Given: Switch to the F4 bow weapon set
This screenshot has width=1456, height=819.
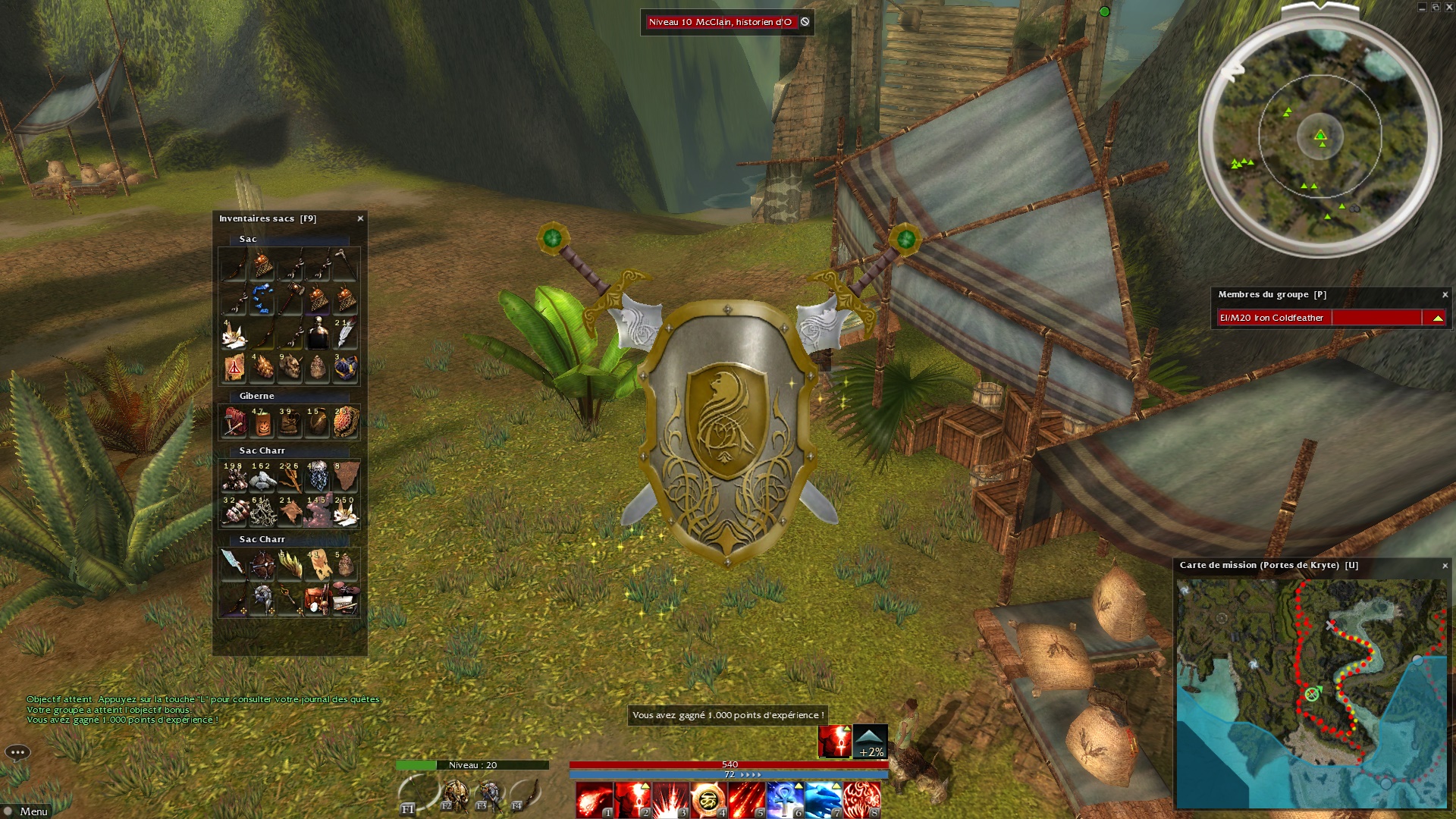Looking at the screenshot, I should [526, 795].
